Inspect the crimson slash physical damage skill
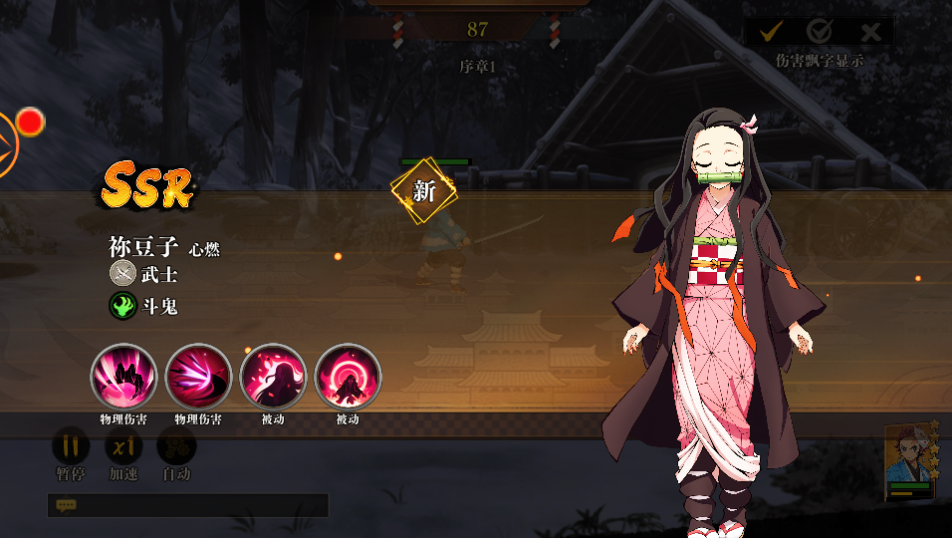Screen dimensions: 952x538 point(198,376)
